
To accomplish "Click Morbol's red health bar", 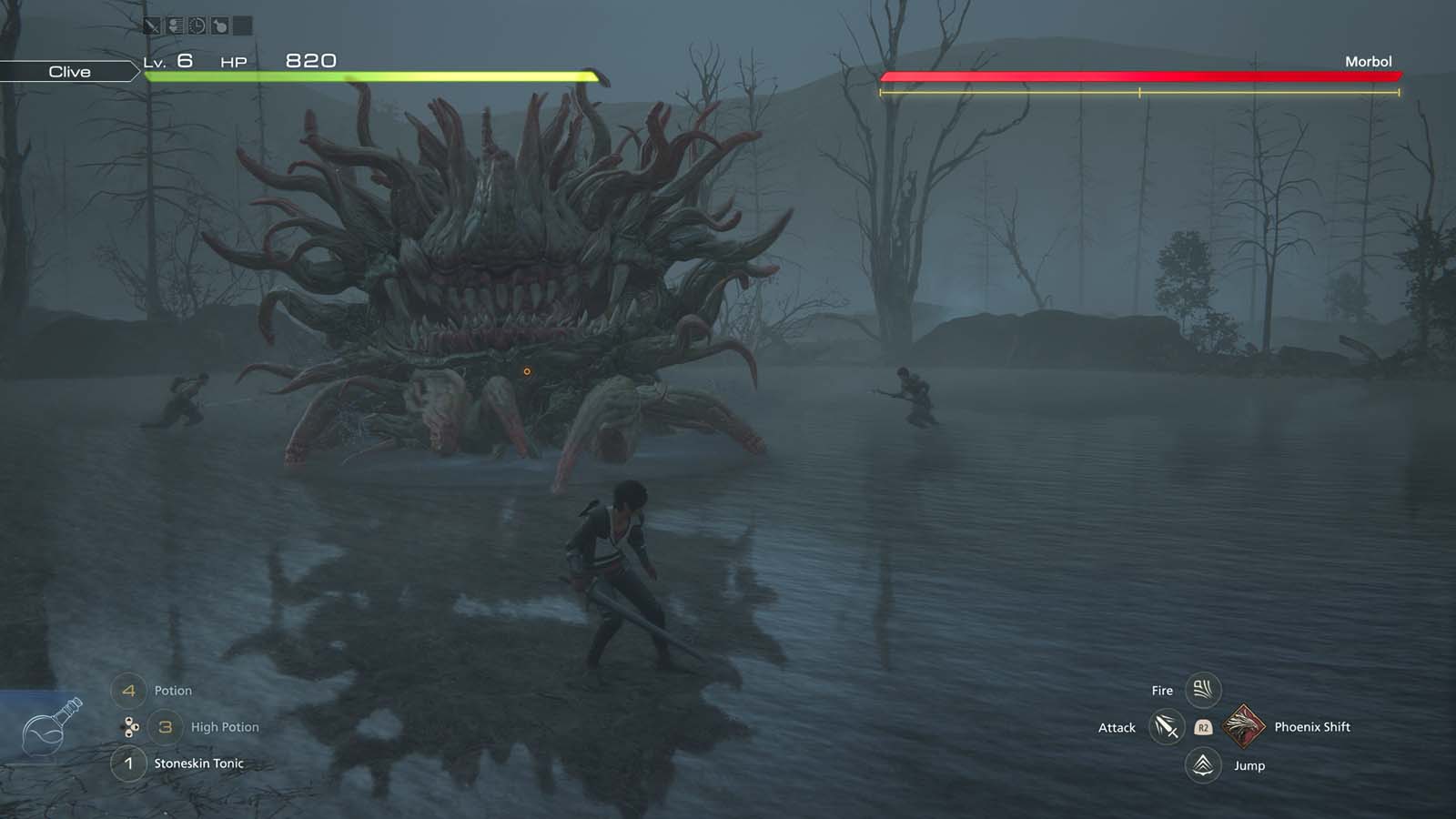I will point(1137,77).
